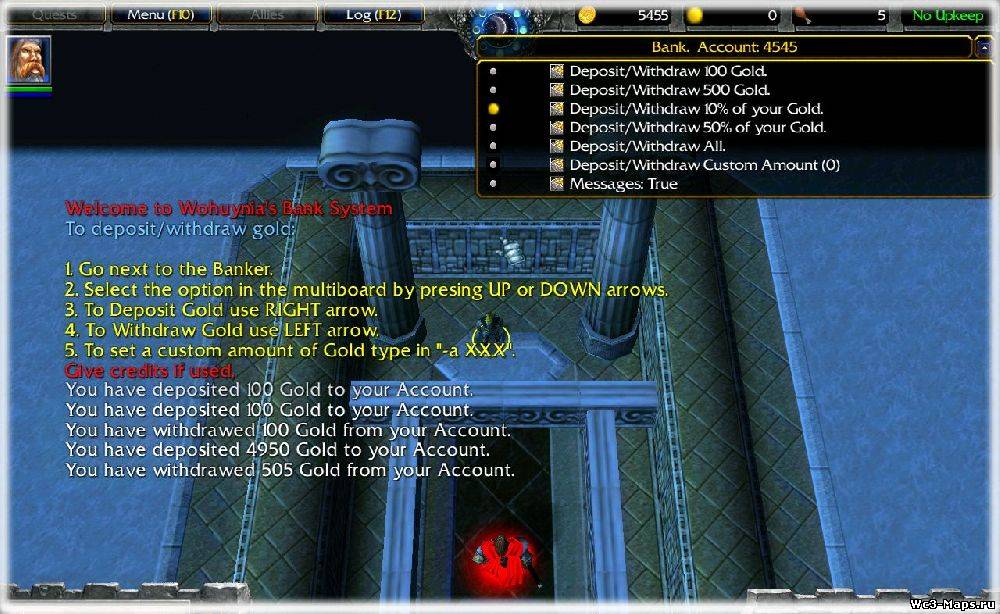Open the Log (F12) panel
Viewport: 1000px width, 614px height.
[x=371, y=15]
